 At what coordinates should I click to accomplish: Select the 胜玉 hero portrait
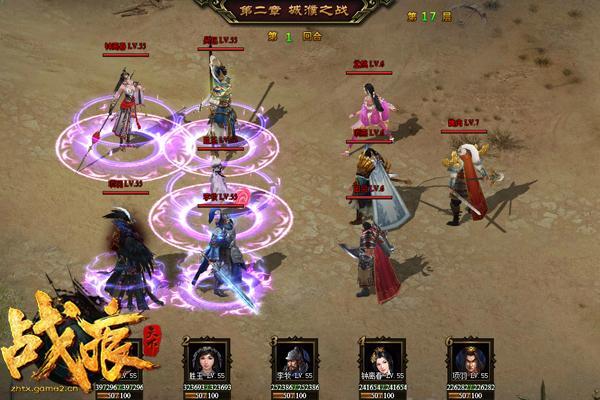(x=208, y=357)
